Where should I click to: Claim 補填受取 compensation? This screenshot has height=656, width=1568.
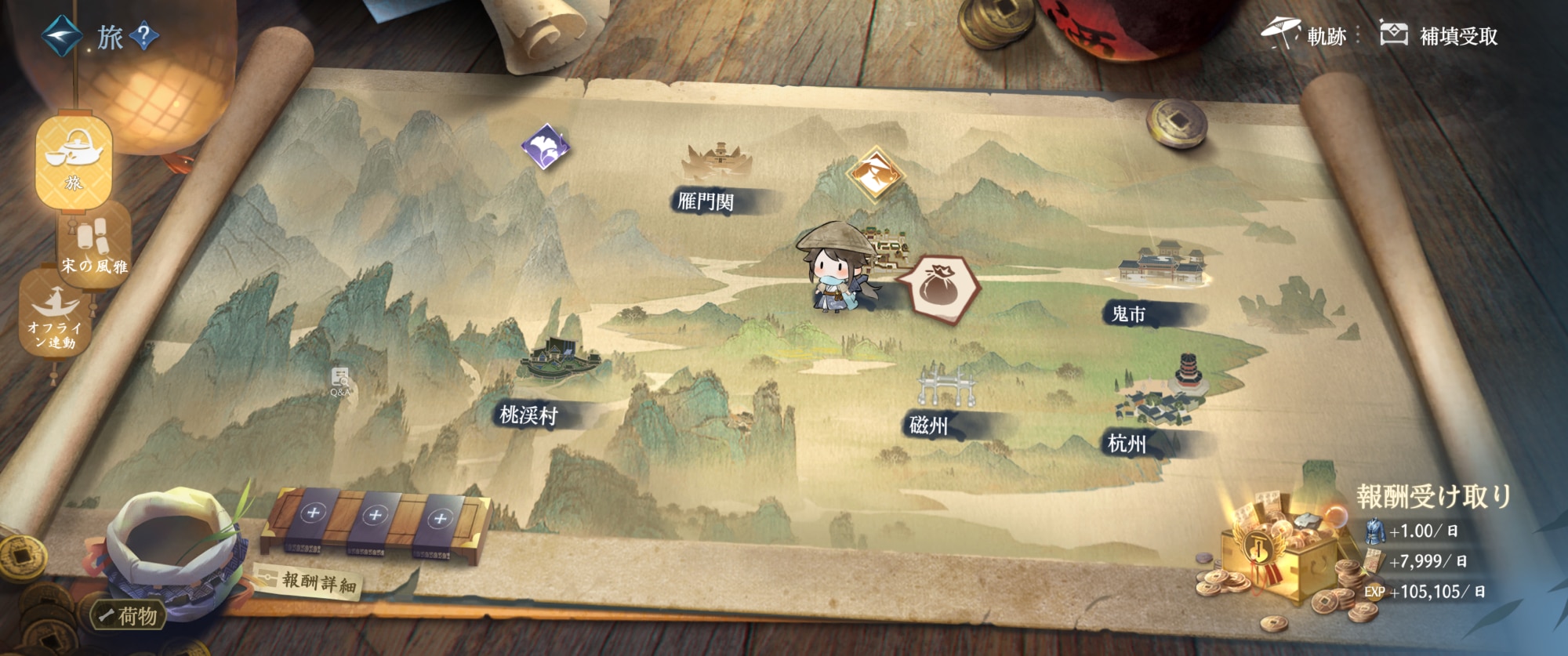pos(1439,35)
